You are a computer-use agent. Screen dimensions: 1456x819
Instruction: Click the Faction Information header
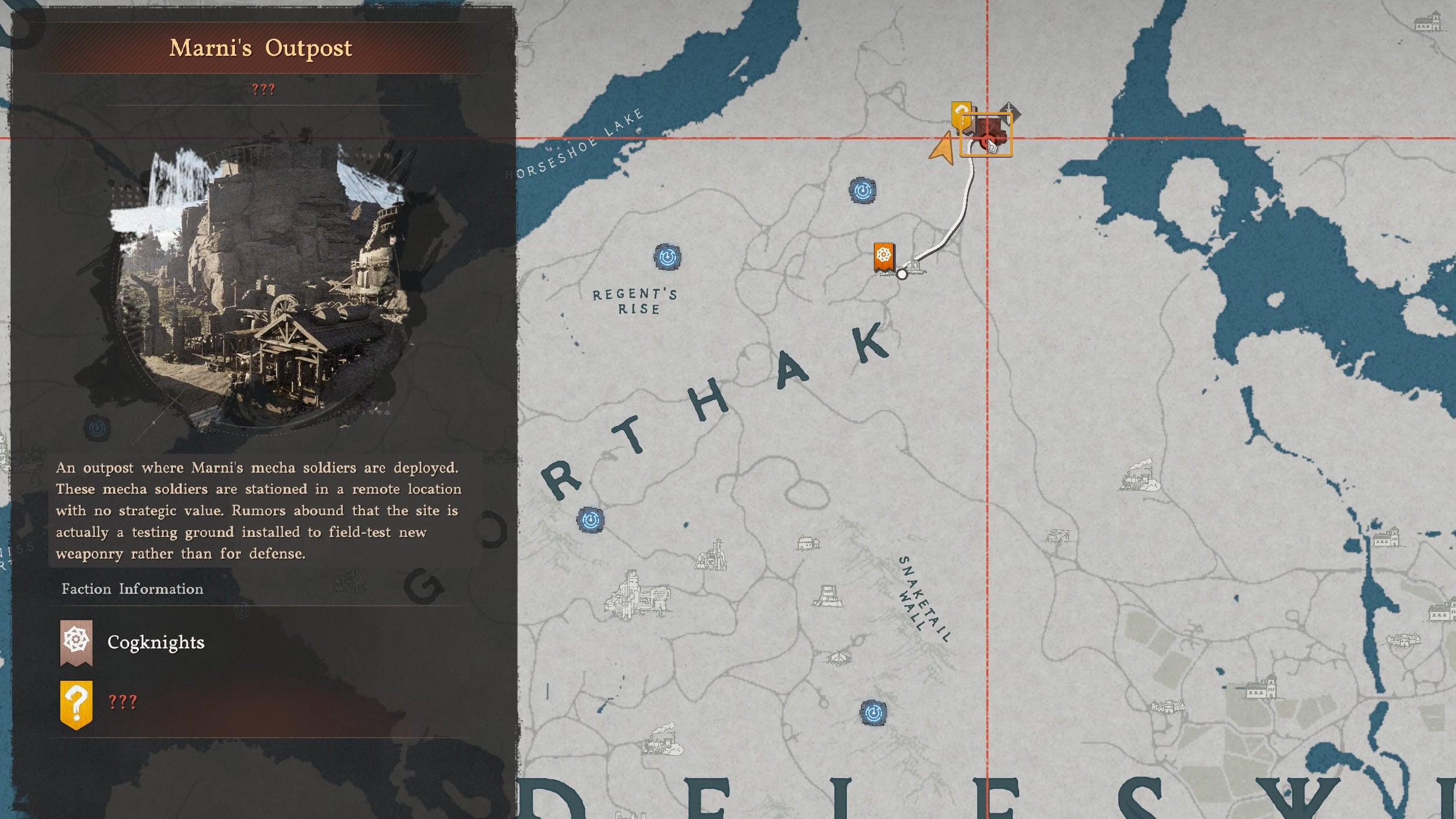(132, 589)
